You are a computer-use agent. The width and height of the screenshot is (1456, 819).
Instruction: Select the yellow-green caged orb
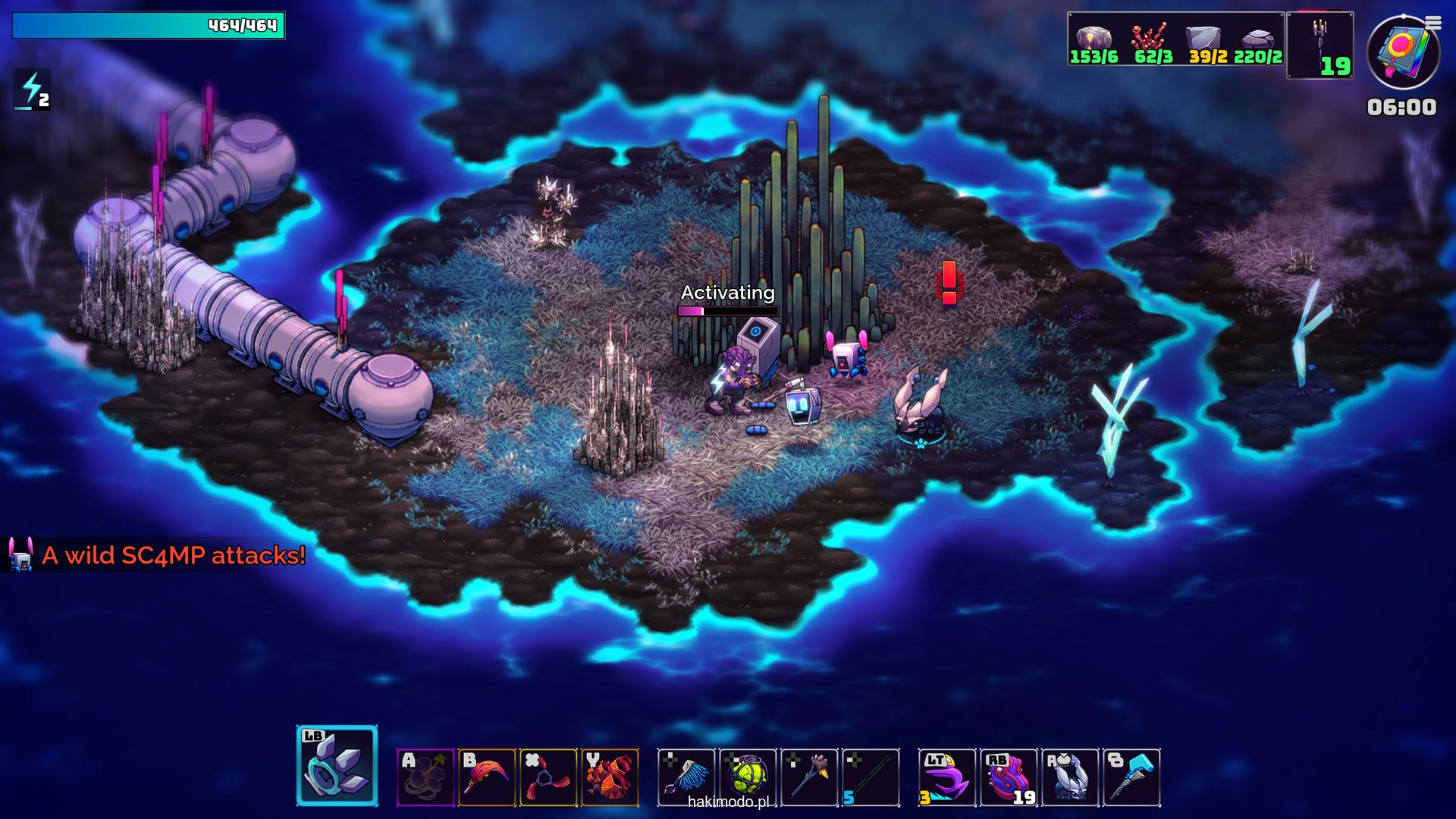tap(748, 777)
